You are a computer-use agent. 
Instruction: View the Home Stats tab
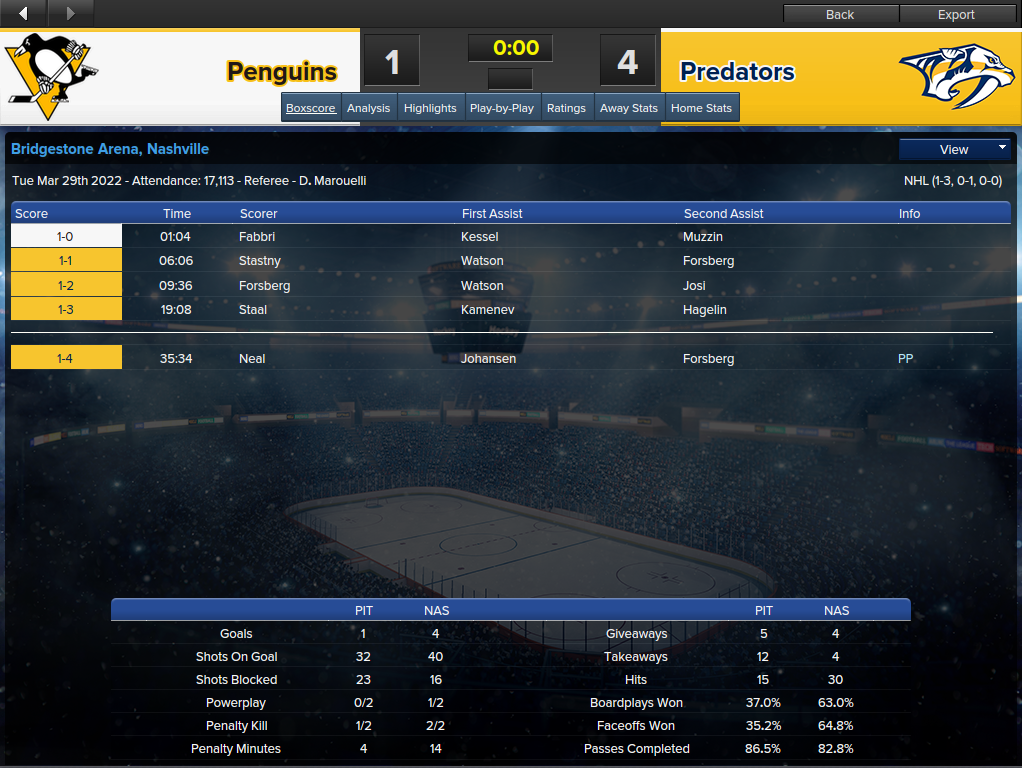click(x=701, y=108)
